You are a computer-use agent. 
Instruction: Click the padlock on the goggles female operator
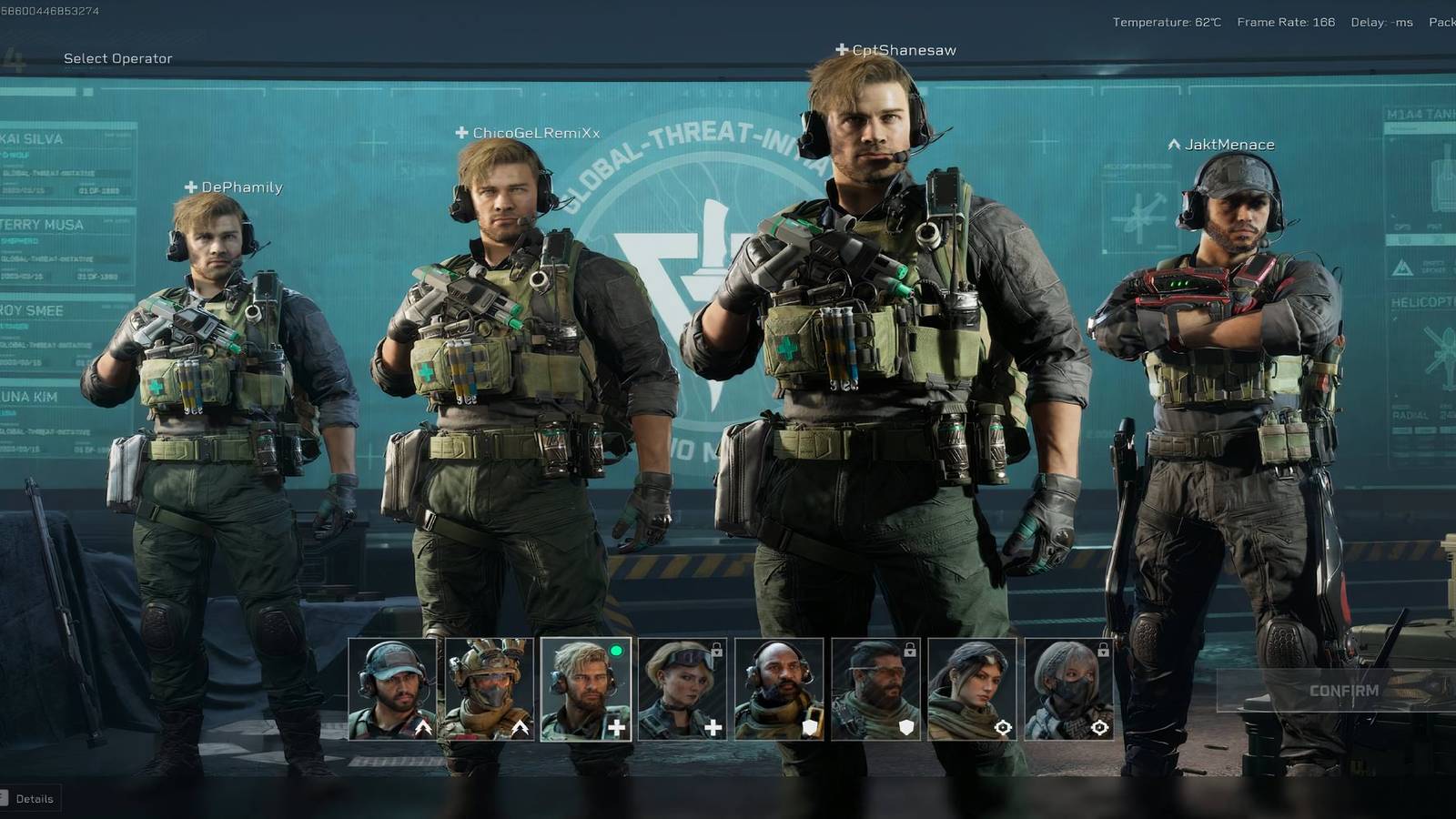pyautogui.click(x=718, y=649)
